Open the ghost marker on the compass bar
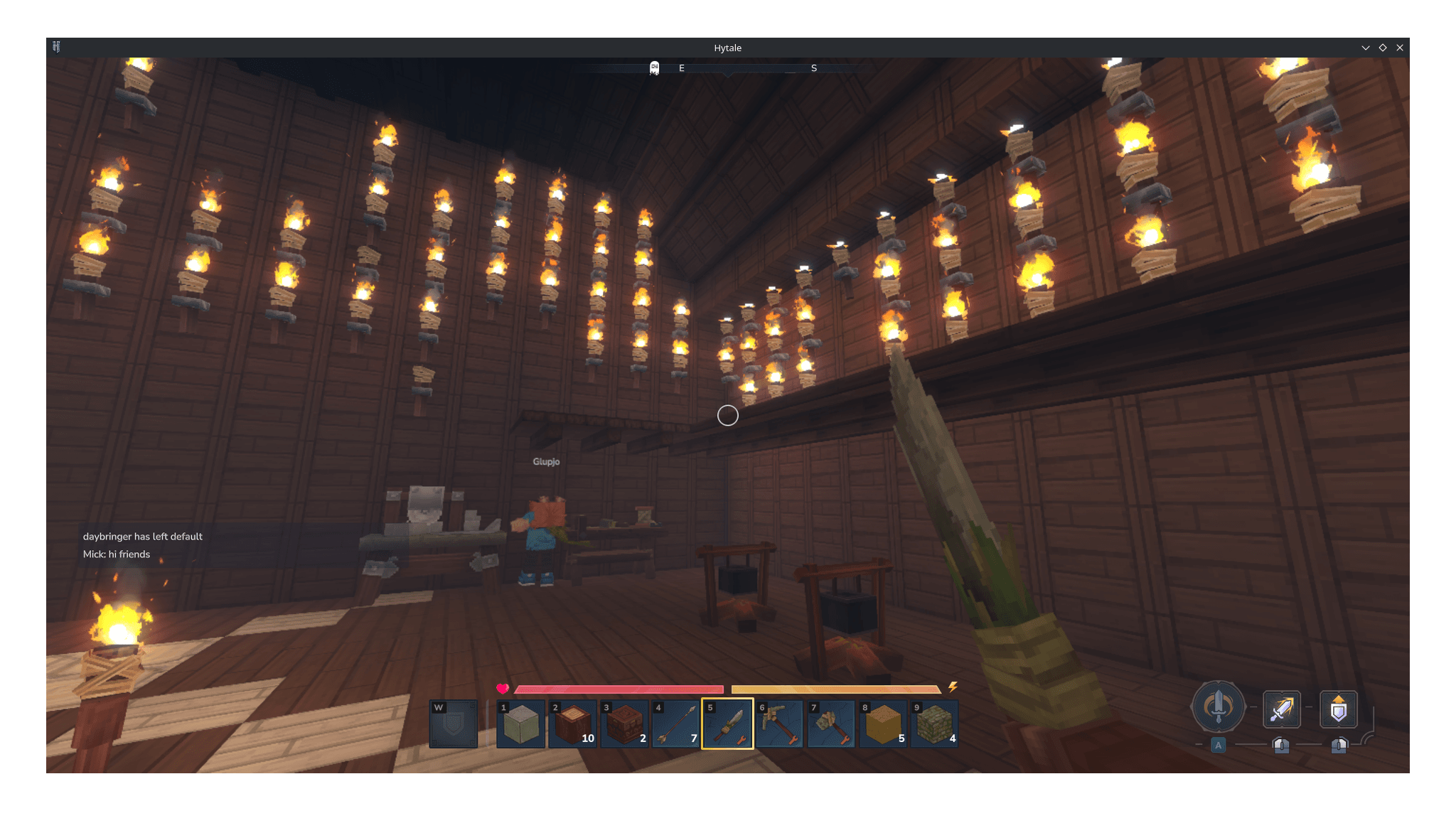The image size is (1456, 828). tap(653, 68)
